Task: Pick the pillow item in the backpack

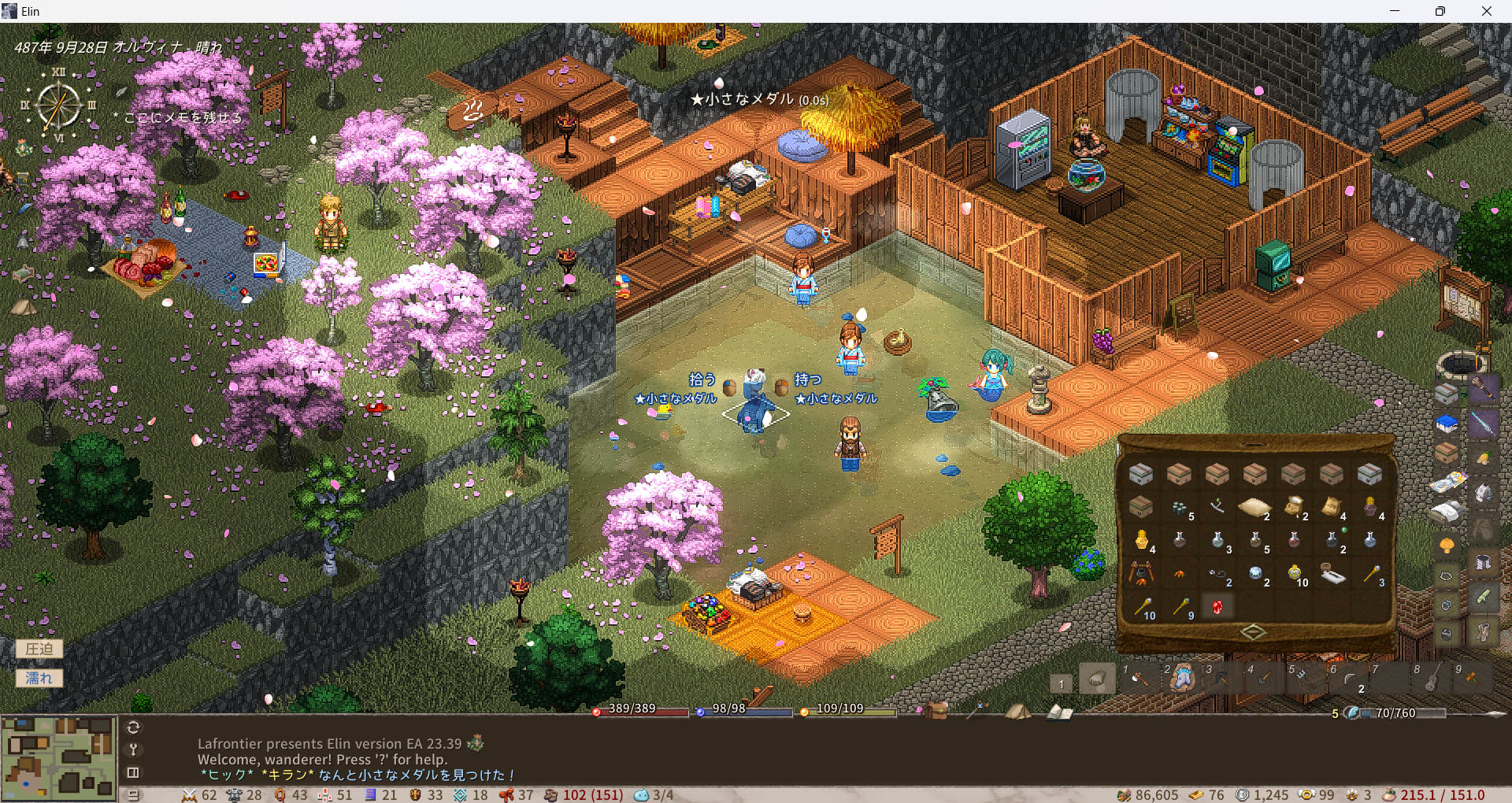Action: tap(1254, 507)
